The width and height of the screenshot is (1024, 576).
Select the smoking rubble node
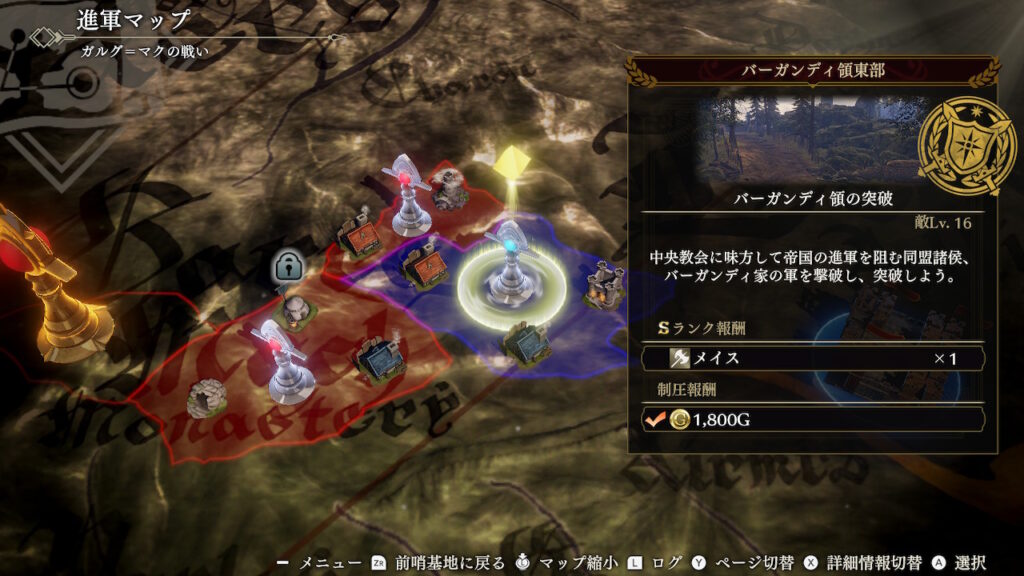pos(448,190)
